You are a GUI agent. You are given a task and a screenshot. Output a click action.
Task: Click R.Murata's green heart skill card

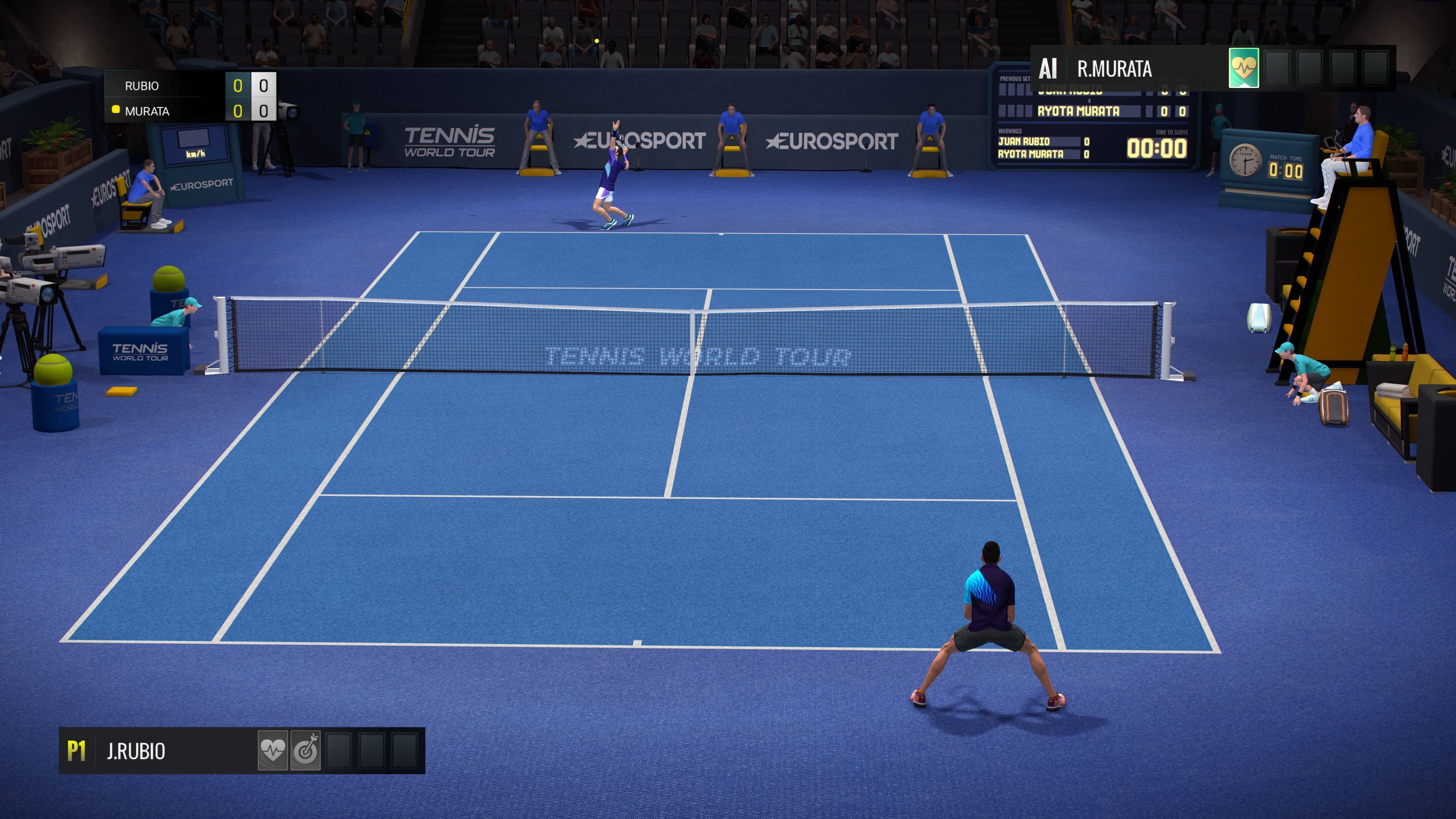pos(1244,68)
